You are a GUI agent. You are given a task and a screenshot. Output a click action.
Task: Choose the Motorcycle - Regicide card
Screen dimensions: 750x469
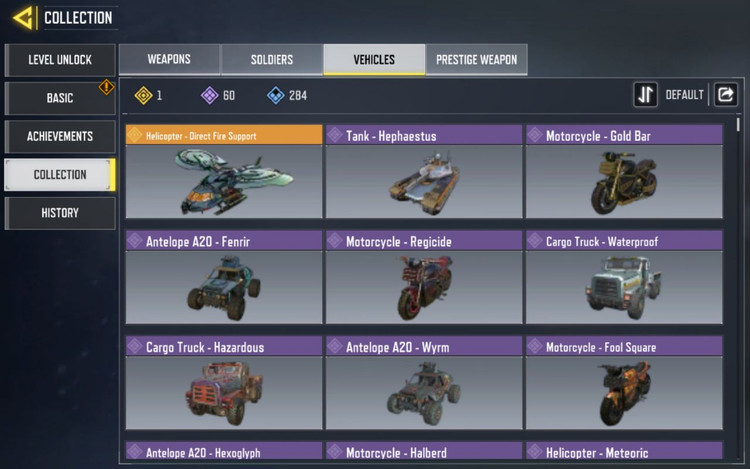424,277
